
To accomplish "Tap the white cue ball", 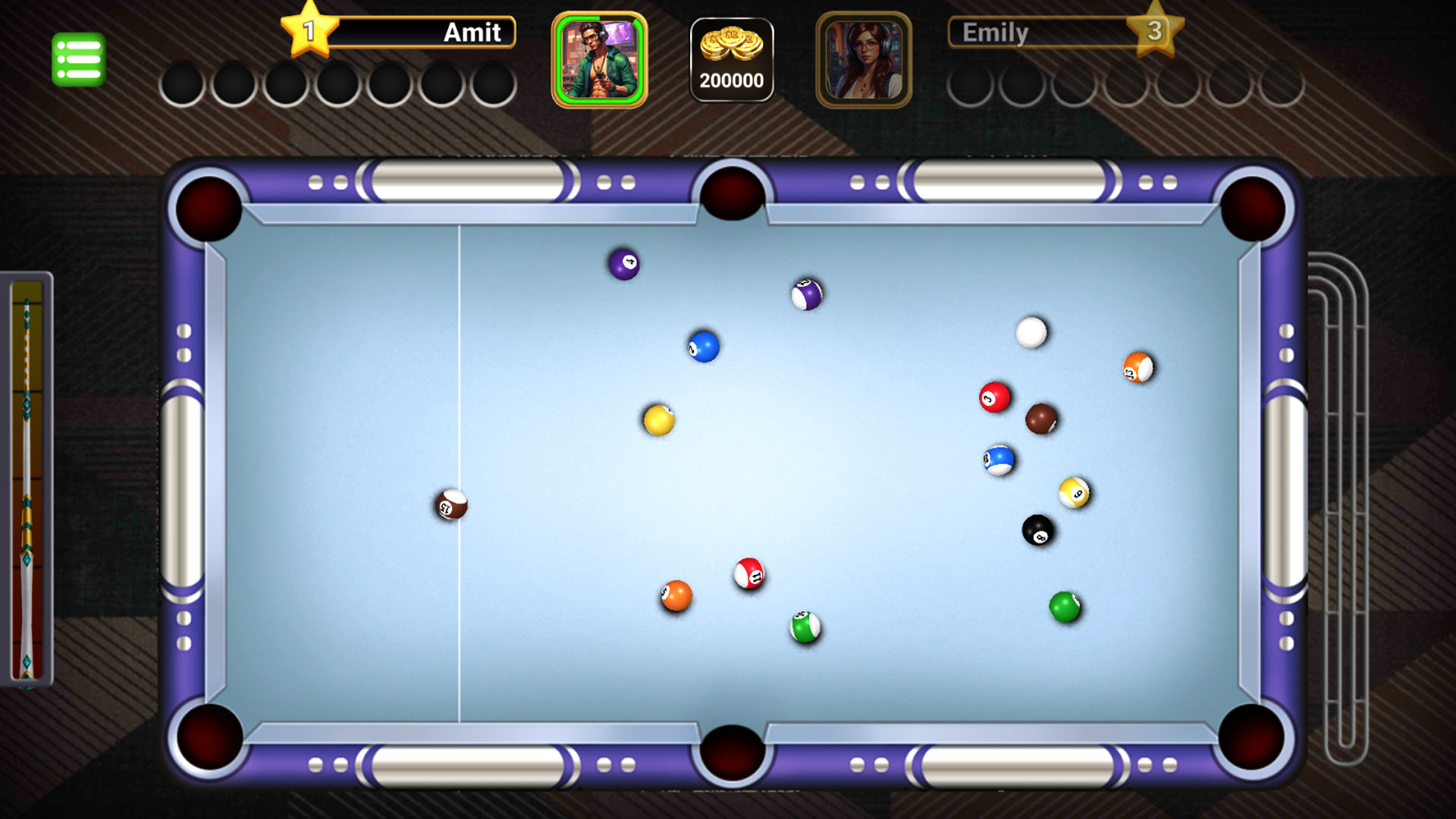I will point(1031,331).
